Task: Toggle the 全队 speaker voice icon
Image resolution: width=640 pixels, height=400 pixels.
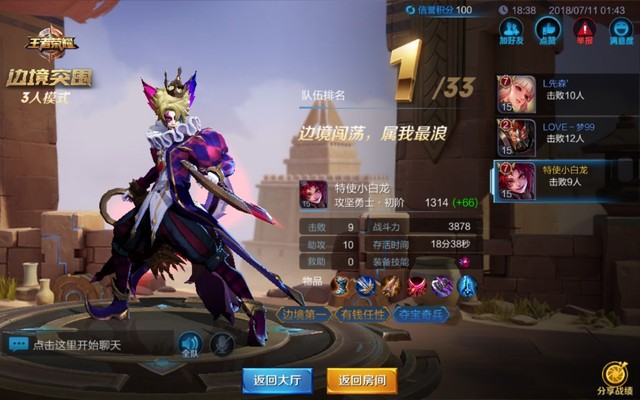Action: (190, 345)
